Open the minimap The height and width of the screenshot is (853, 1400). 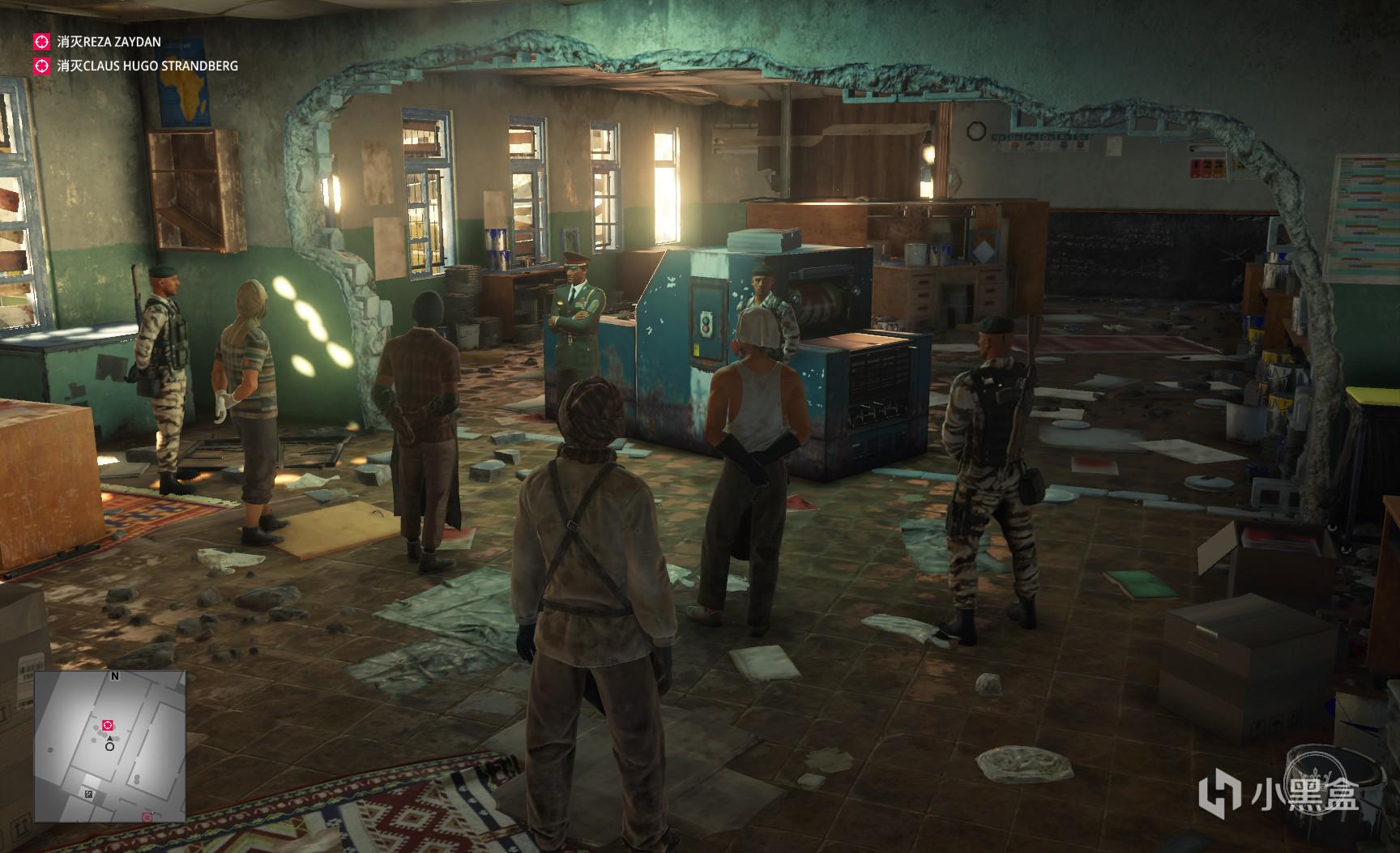coord(109,746)
